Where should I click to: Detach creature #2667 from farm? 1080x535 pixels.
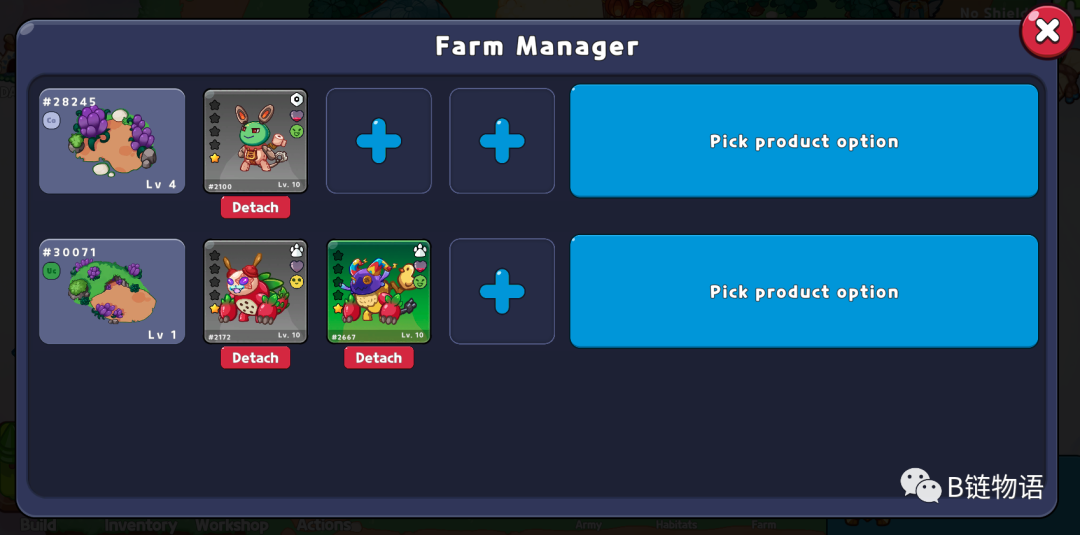click(x=378, y=358)
